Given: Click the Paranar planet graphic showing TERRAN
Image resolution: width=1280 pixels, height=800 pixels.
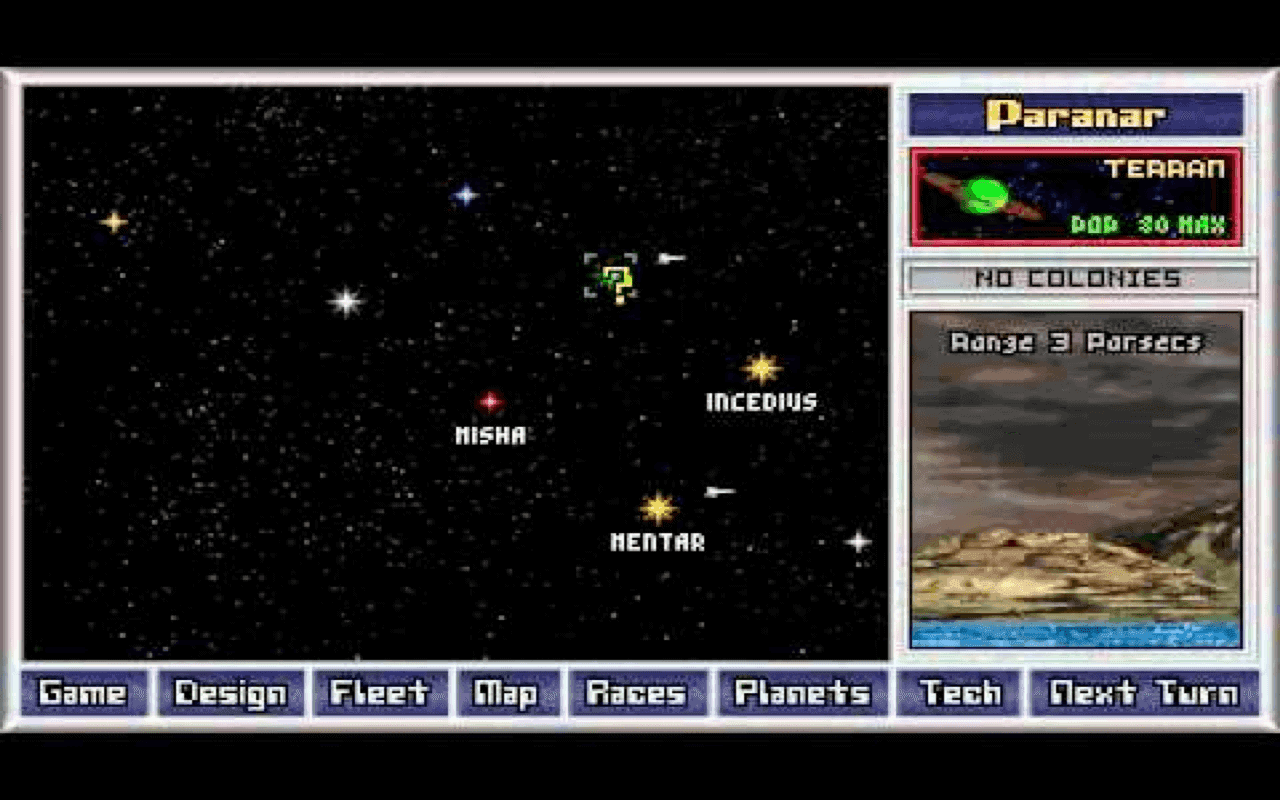Looking at the screenshot, I should (x=1076, y=196).
